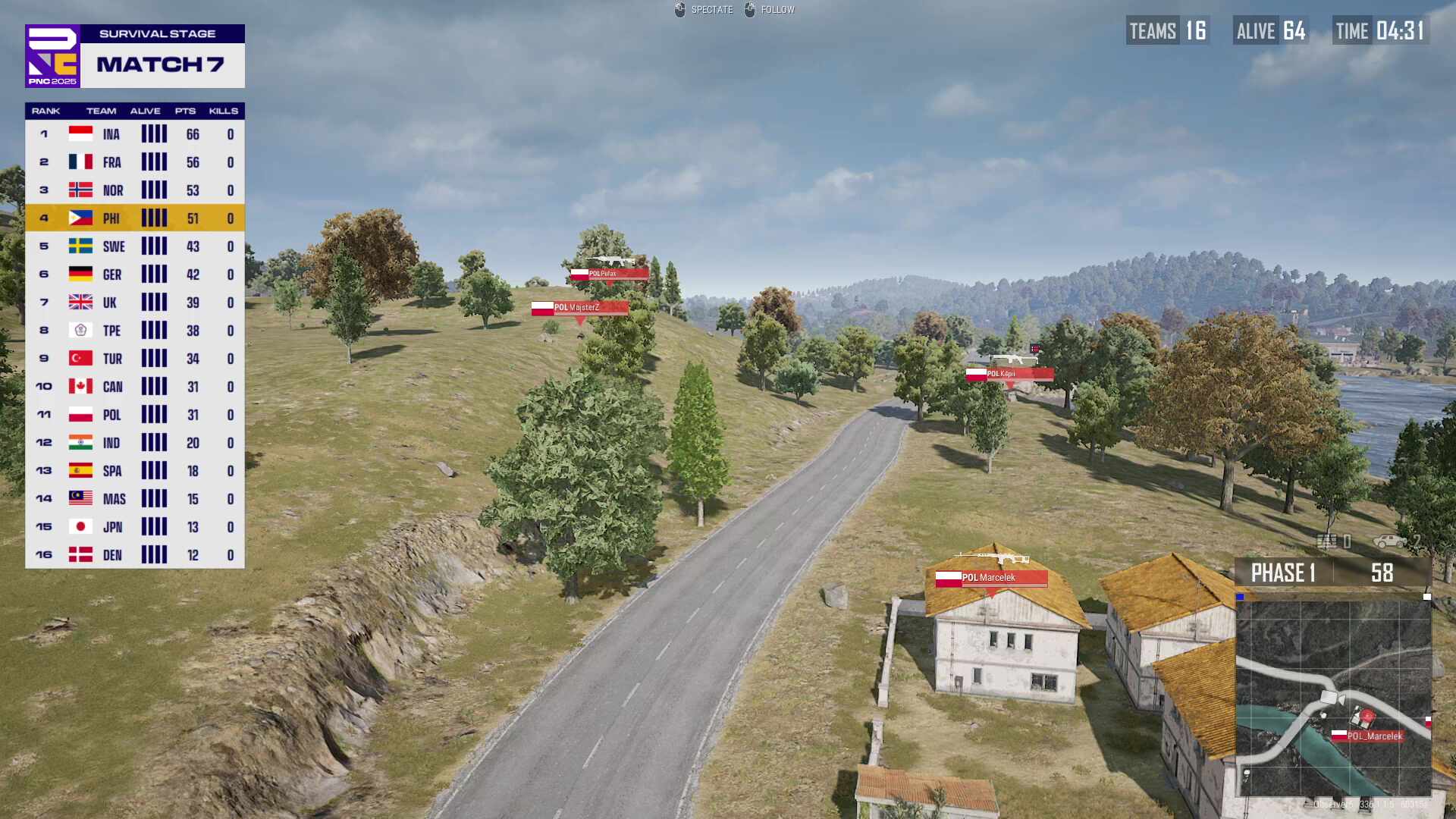Select the POL MajsterZ player nameplate
Image resolution: width=1456 pixels, height=819 pixels.
[579, 308]
